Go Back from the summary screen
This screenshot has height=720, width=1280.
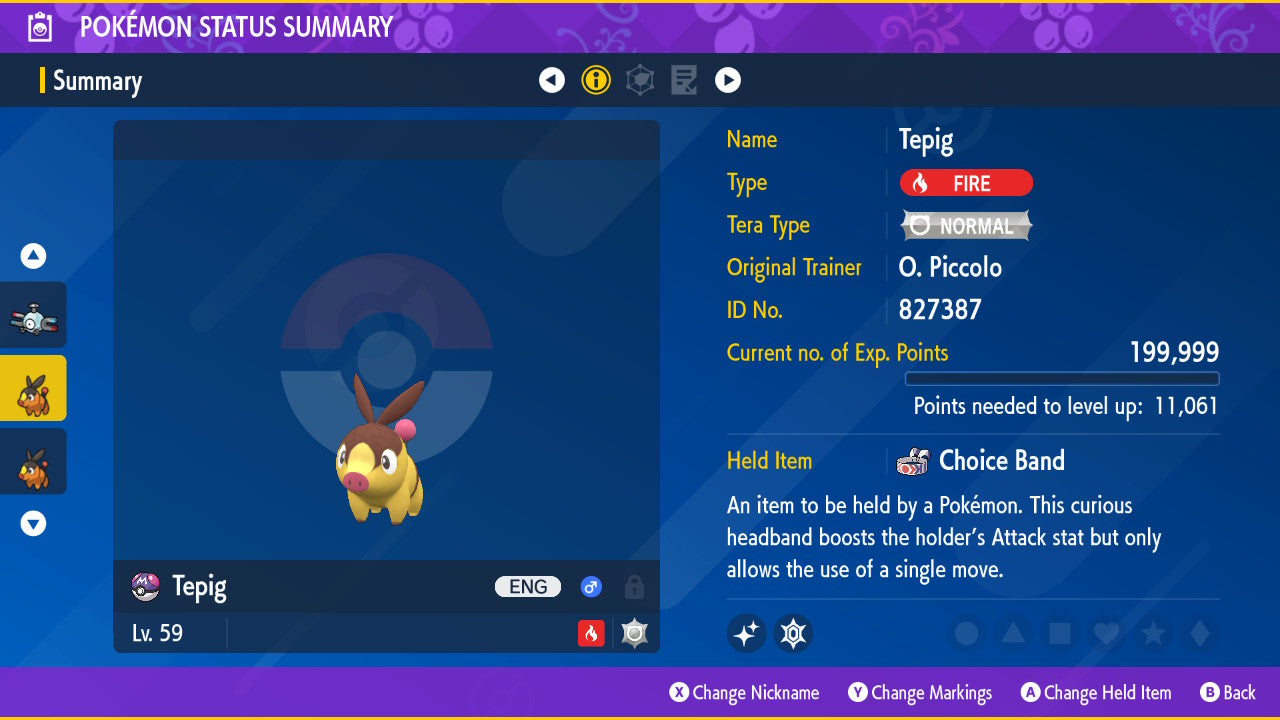[x=1227, y=693]
